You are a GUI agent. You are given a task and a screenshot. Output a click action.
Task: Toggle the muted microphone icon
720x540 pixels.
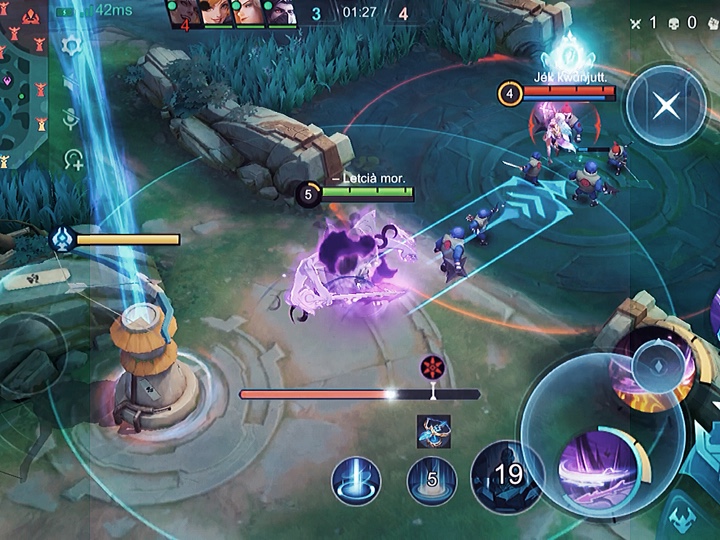tap(71, 120)
